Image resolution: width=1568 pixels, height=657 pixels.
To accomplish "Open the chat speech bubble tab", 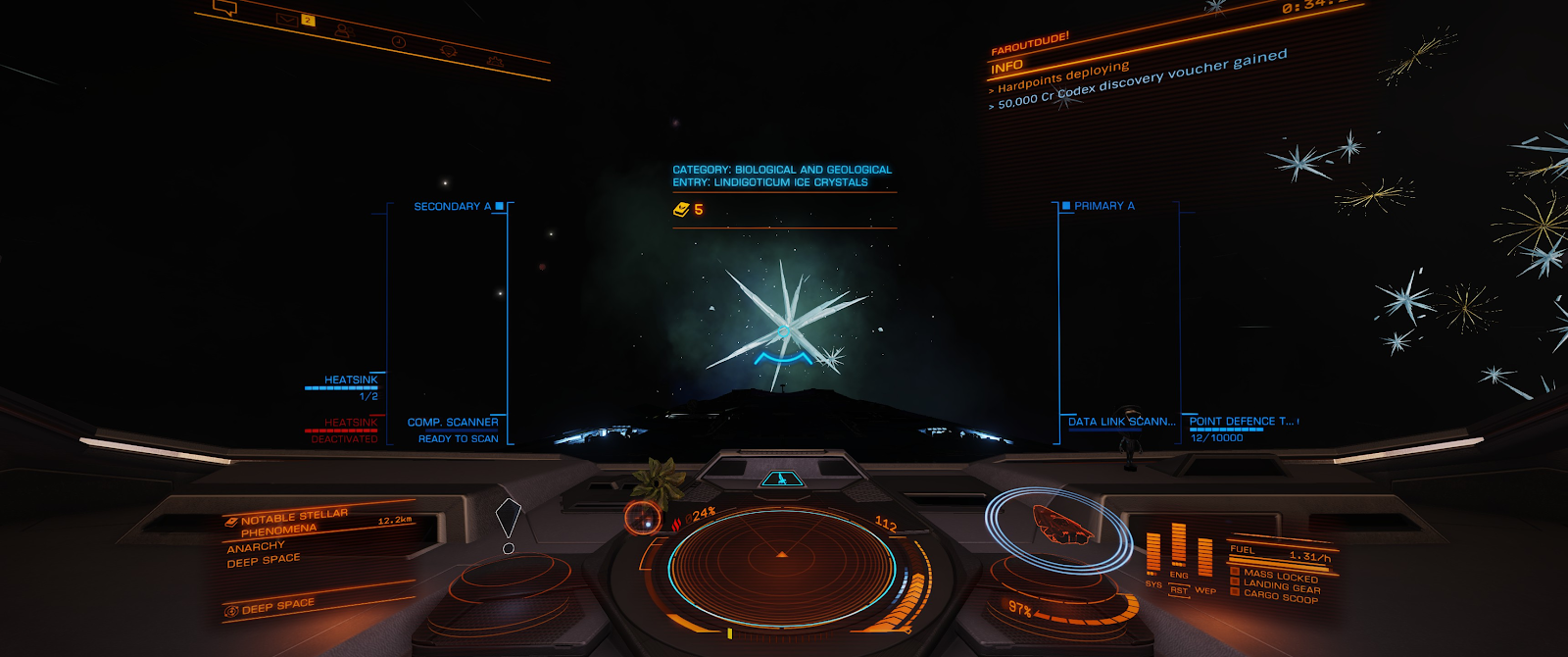I will (225, 9).
